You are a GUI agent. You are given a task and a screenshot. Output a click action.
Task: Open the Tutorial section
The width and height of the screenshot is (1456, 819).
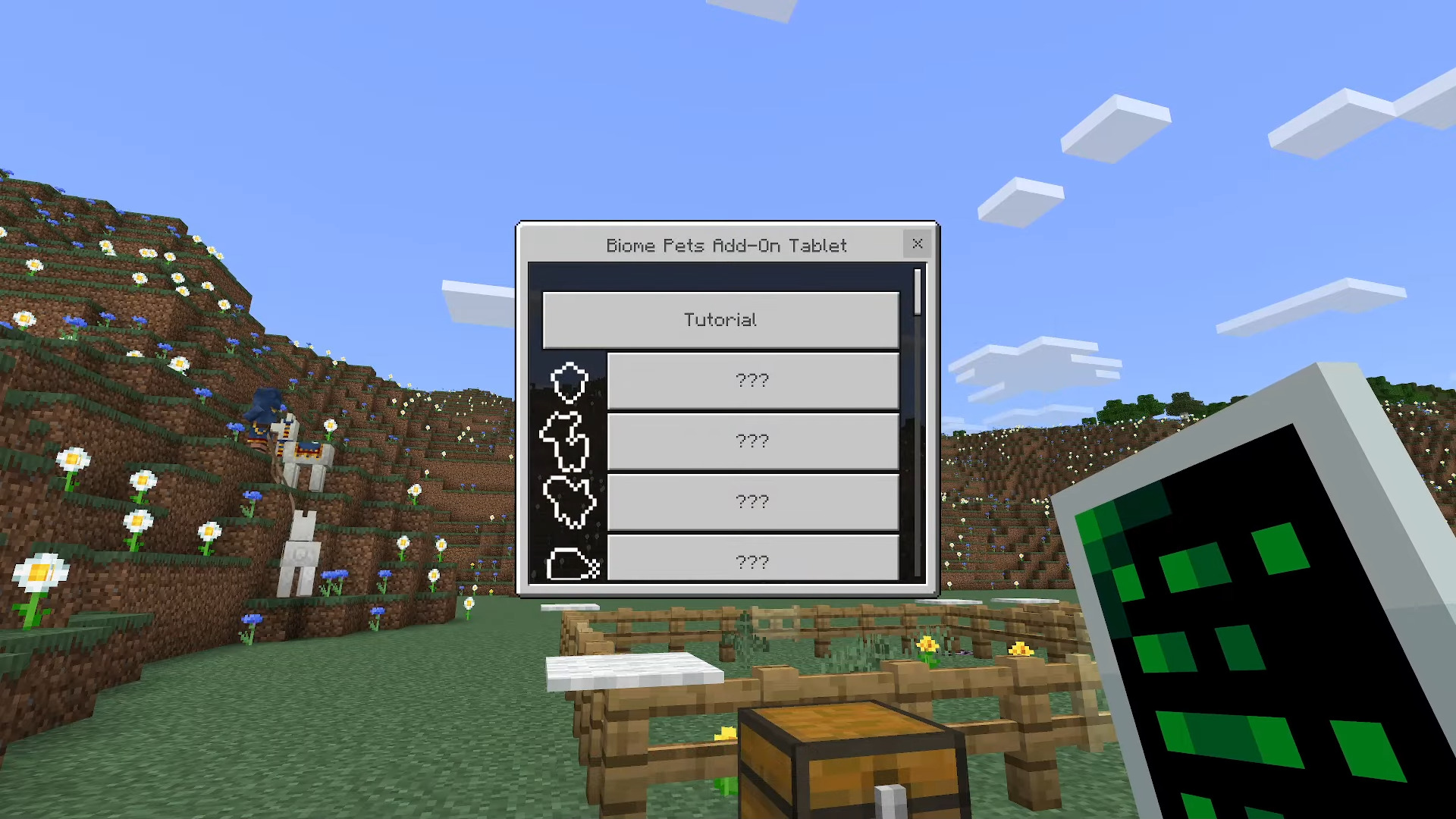coord(720,319)
